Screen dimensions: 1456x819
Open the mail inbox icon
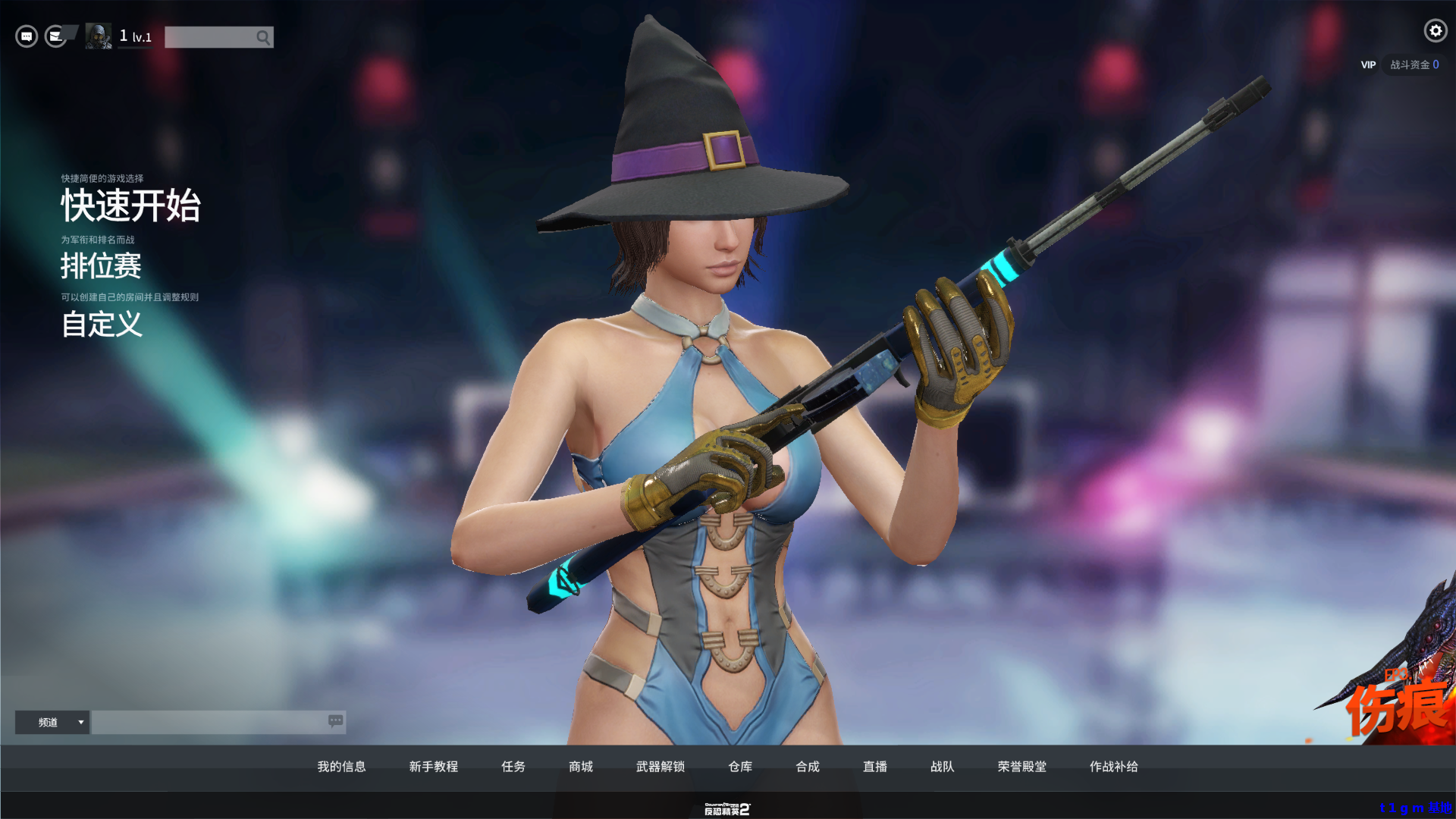tap(55, 36)
